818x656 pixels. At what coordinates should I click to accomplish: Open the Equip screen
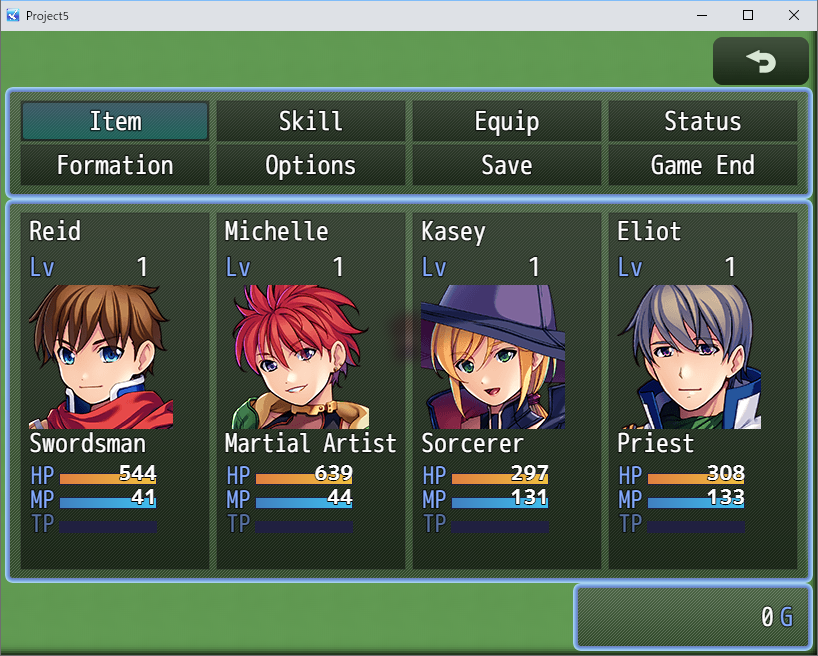(x=506, y=121)
